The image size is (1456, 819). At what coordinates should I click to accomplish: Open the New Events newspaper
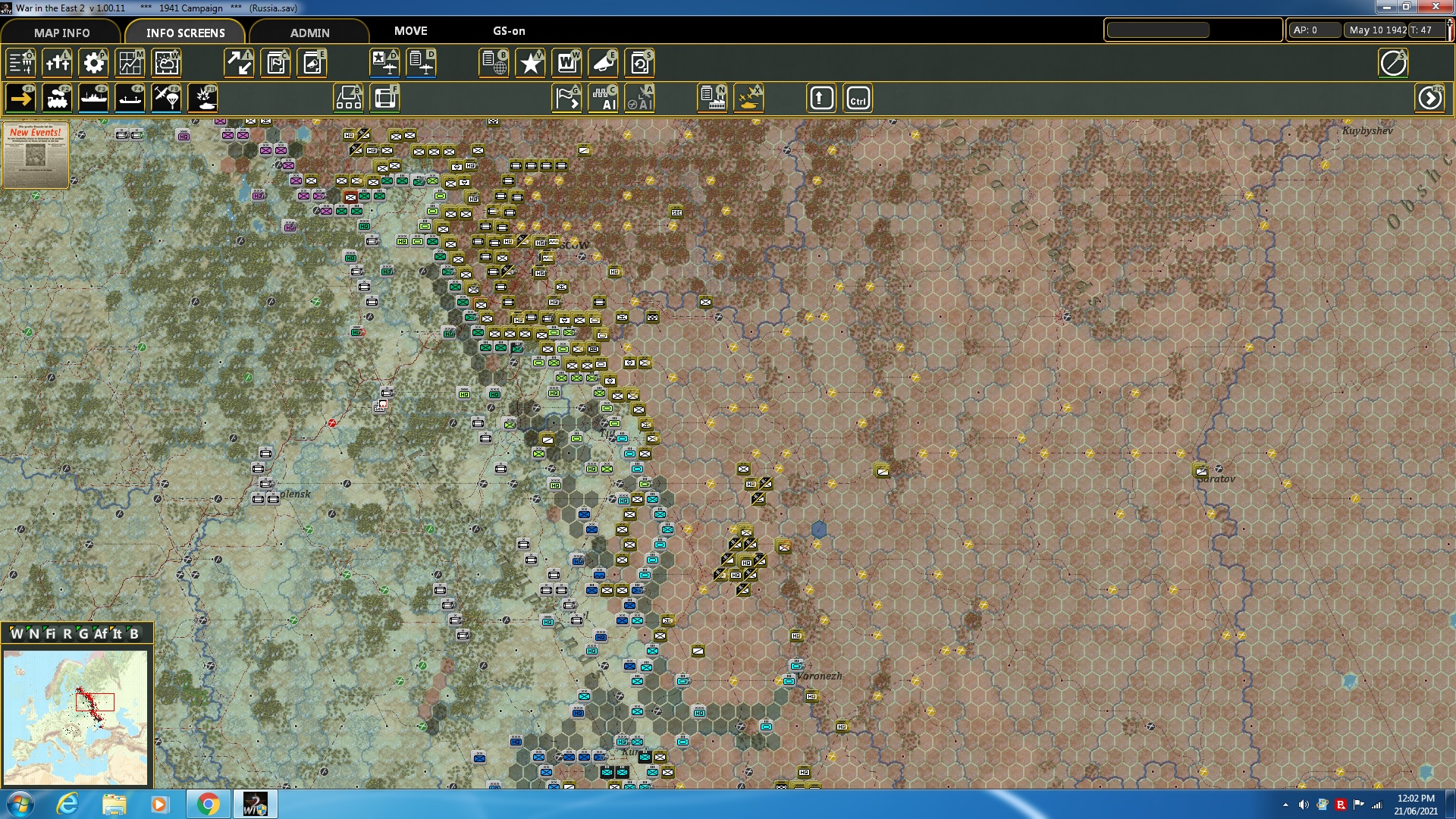(x=35, y=155)
